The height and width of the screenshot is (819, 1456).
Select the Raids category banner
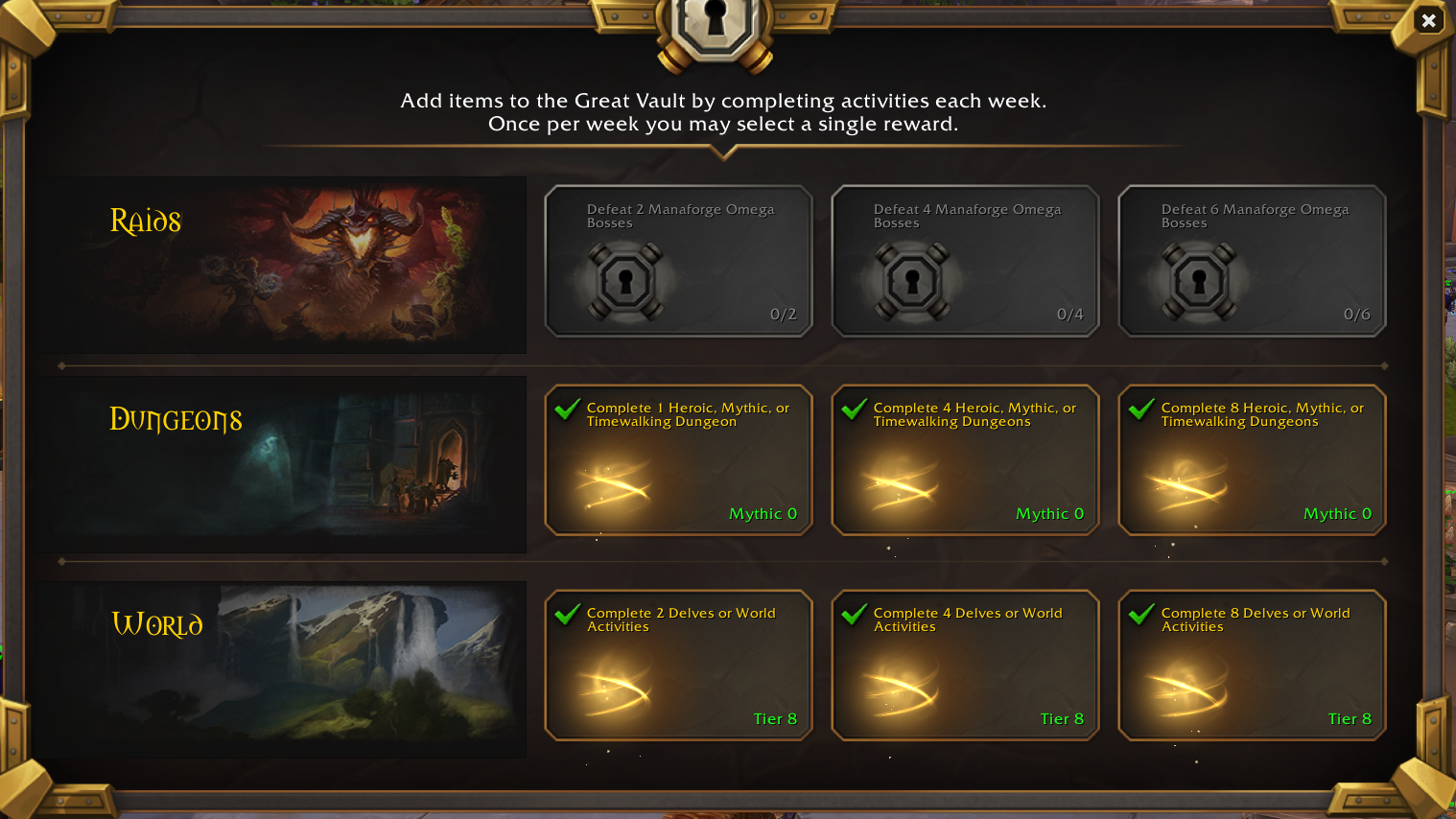[281, 265]
